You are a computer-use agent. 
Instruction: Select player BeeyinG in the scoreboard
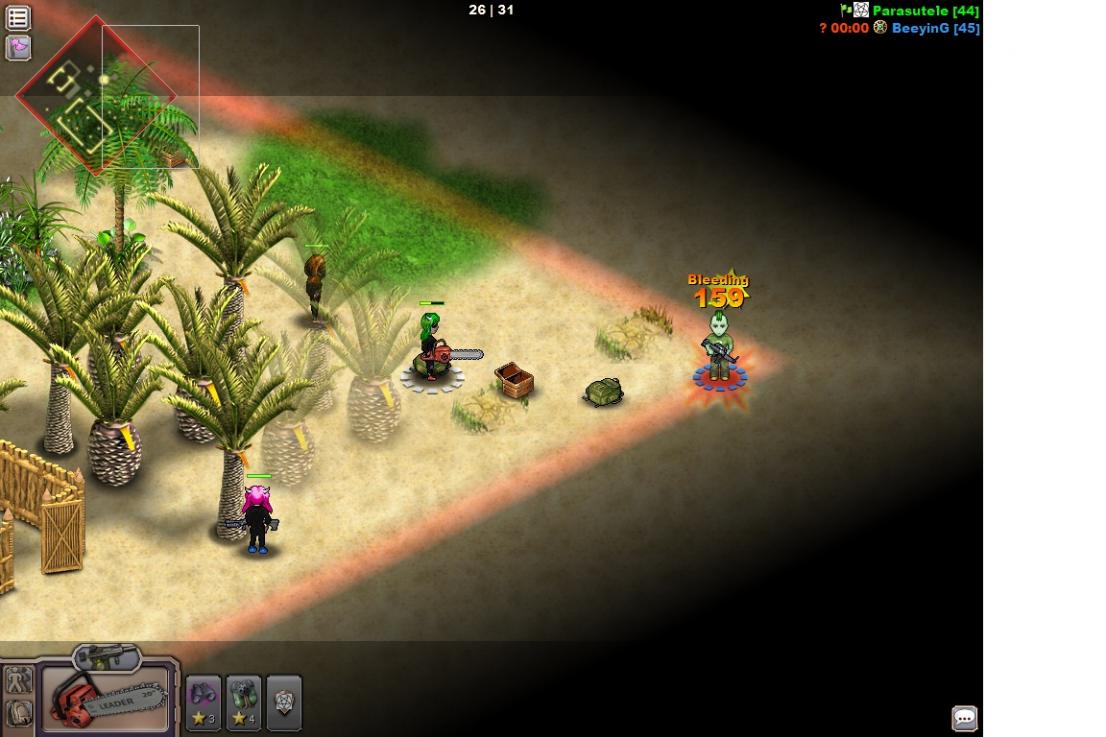point(935,29)
